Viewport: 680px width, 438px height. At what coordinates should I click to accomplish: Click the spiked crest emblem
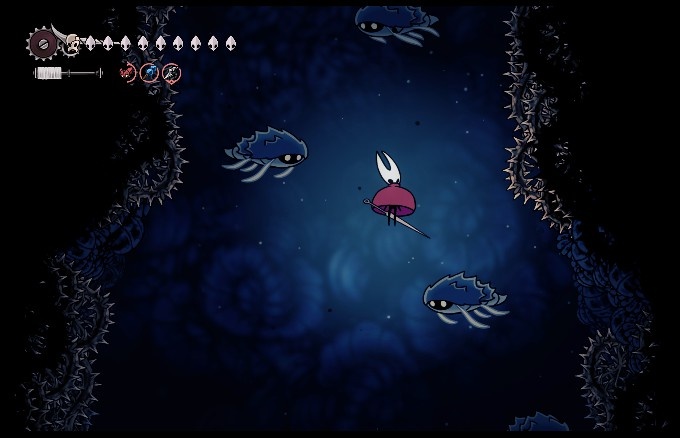point(43,43)
